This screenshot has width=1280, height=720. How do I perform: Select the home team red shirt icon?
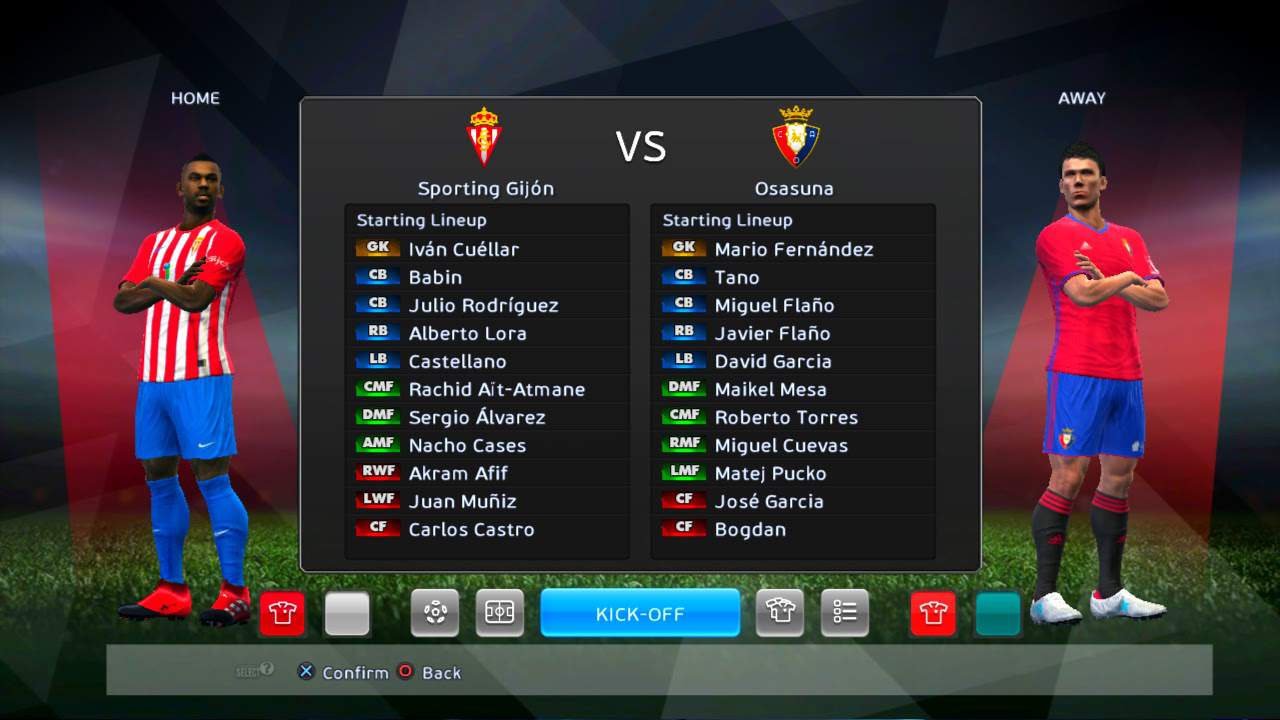click(x=282, y=613)
